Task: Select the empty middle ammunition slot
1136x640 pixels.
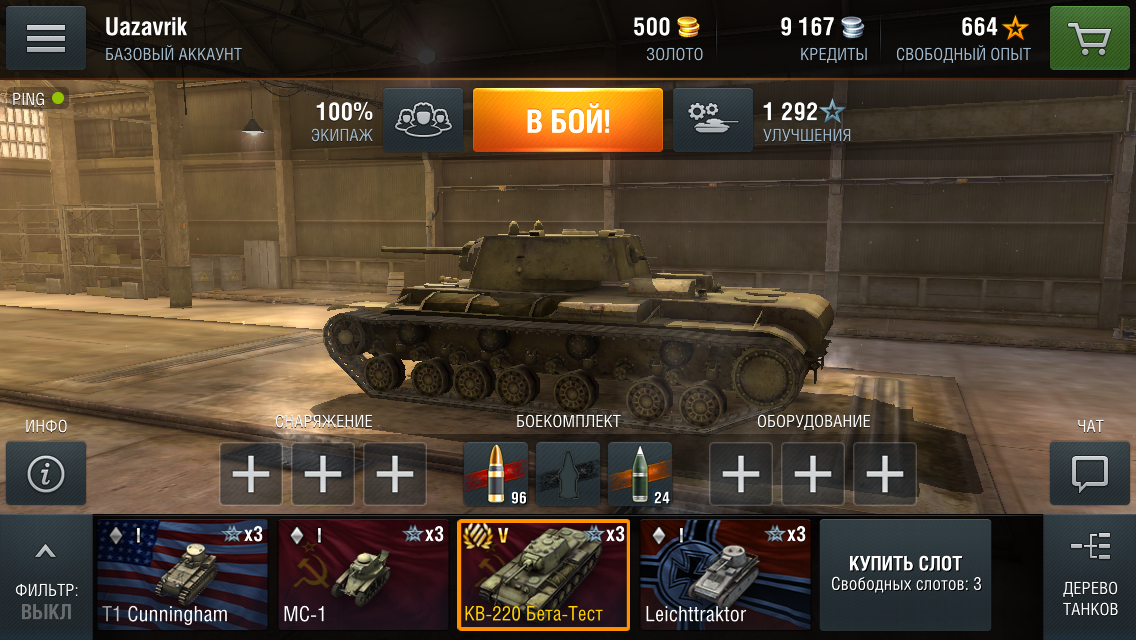Action: pos(567,474)
